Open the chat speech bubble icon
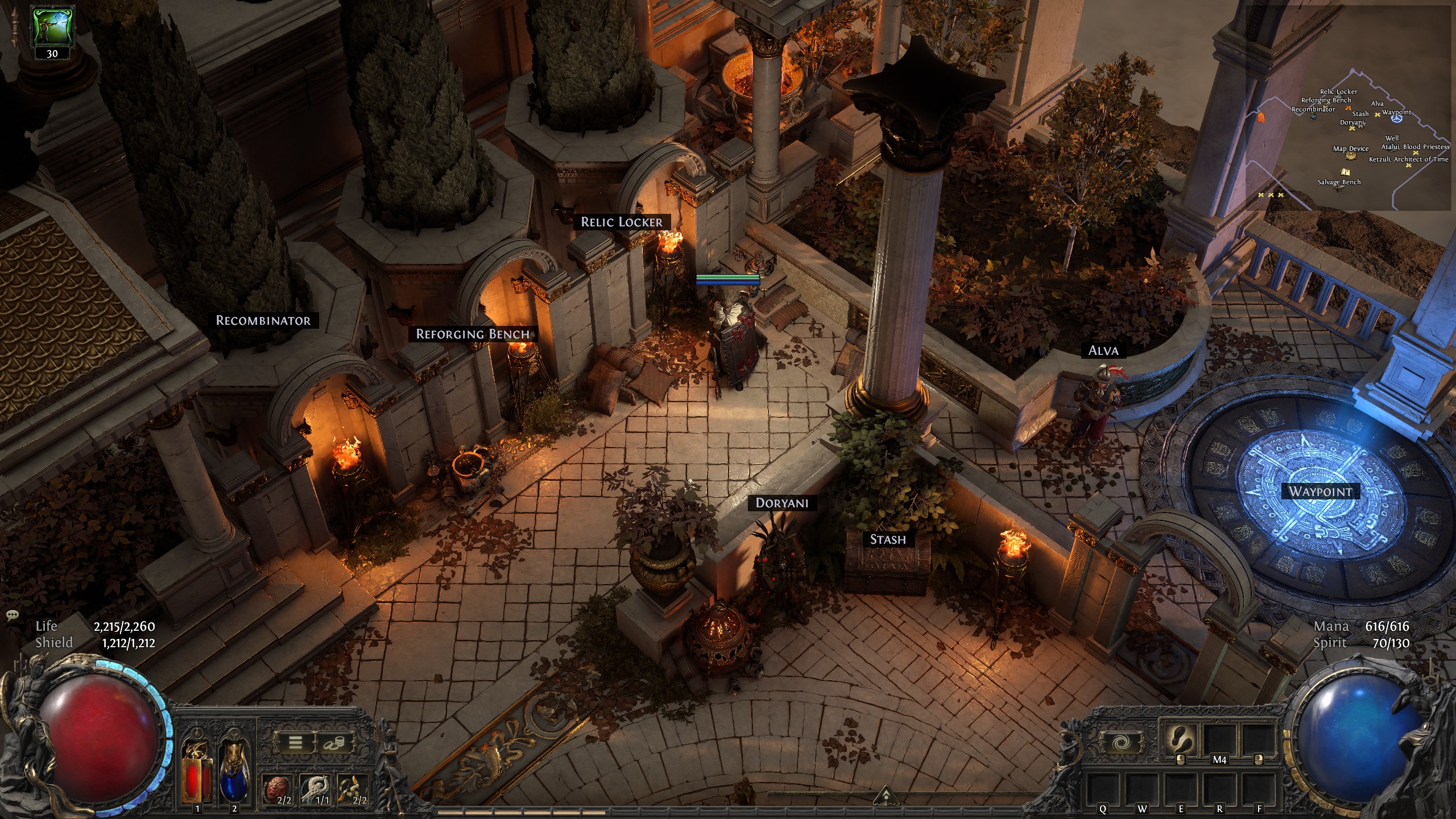 [x=13, y=615]
